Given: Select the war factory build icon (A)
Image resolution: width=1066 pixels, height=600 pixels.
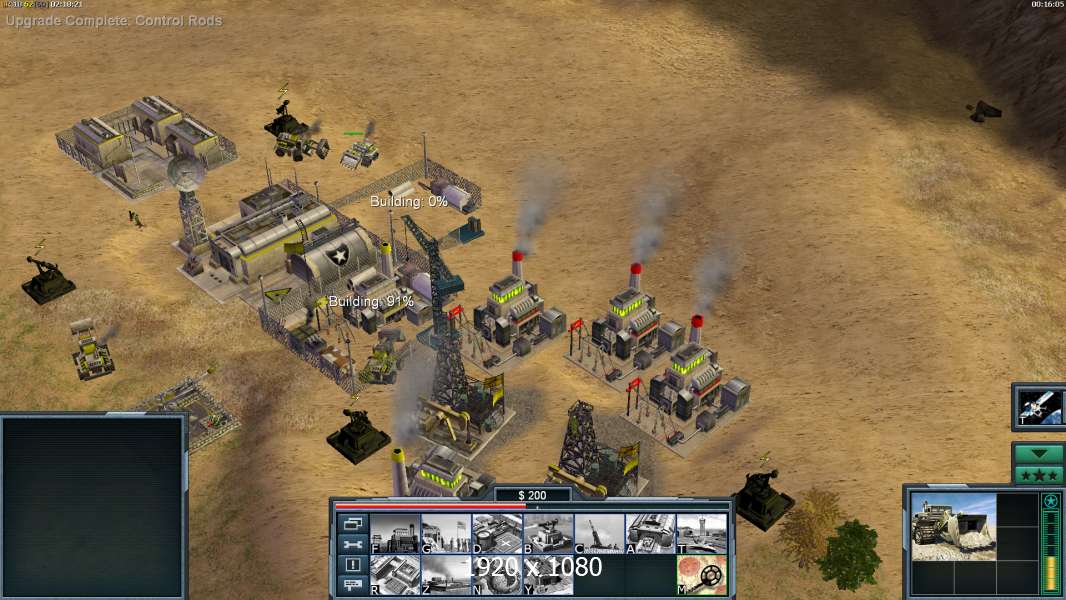Looking at the screenshot, I should (x=650, y=534).
